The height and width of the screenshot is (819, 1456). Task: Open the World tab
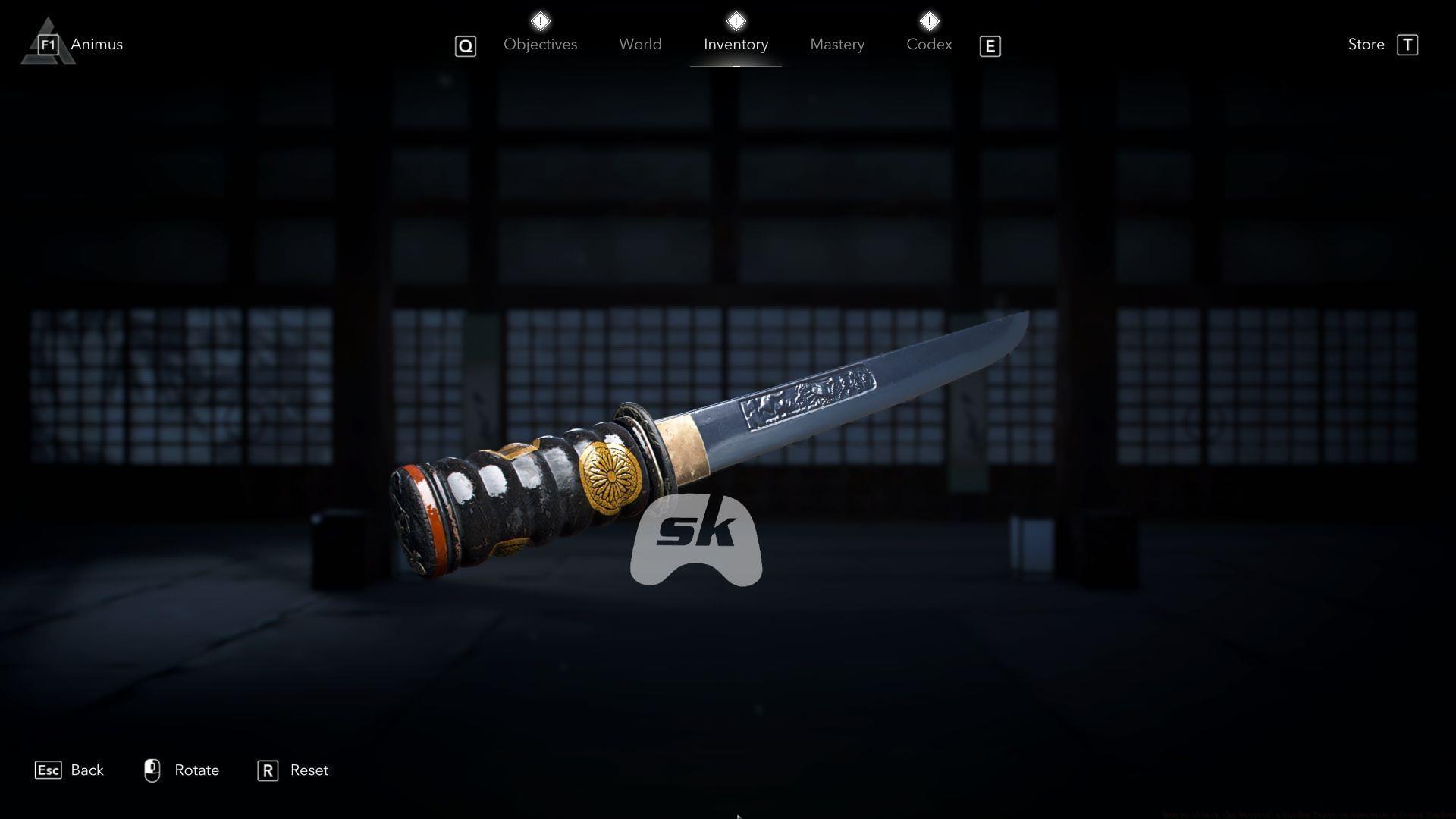click(x=640, y=44)
